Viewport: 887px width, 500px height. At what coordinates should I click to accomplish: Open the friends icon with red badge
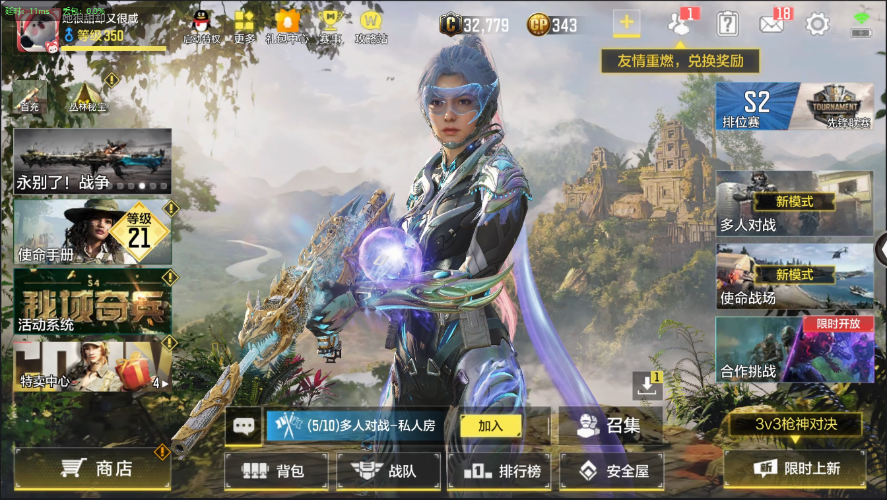coord(682,24)
